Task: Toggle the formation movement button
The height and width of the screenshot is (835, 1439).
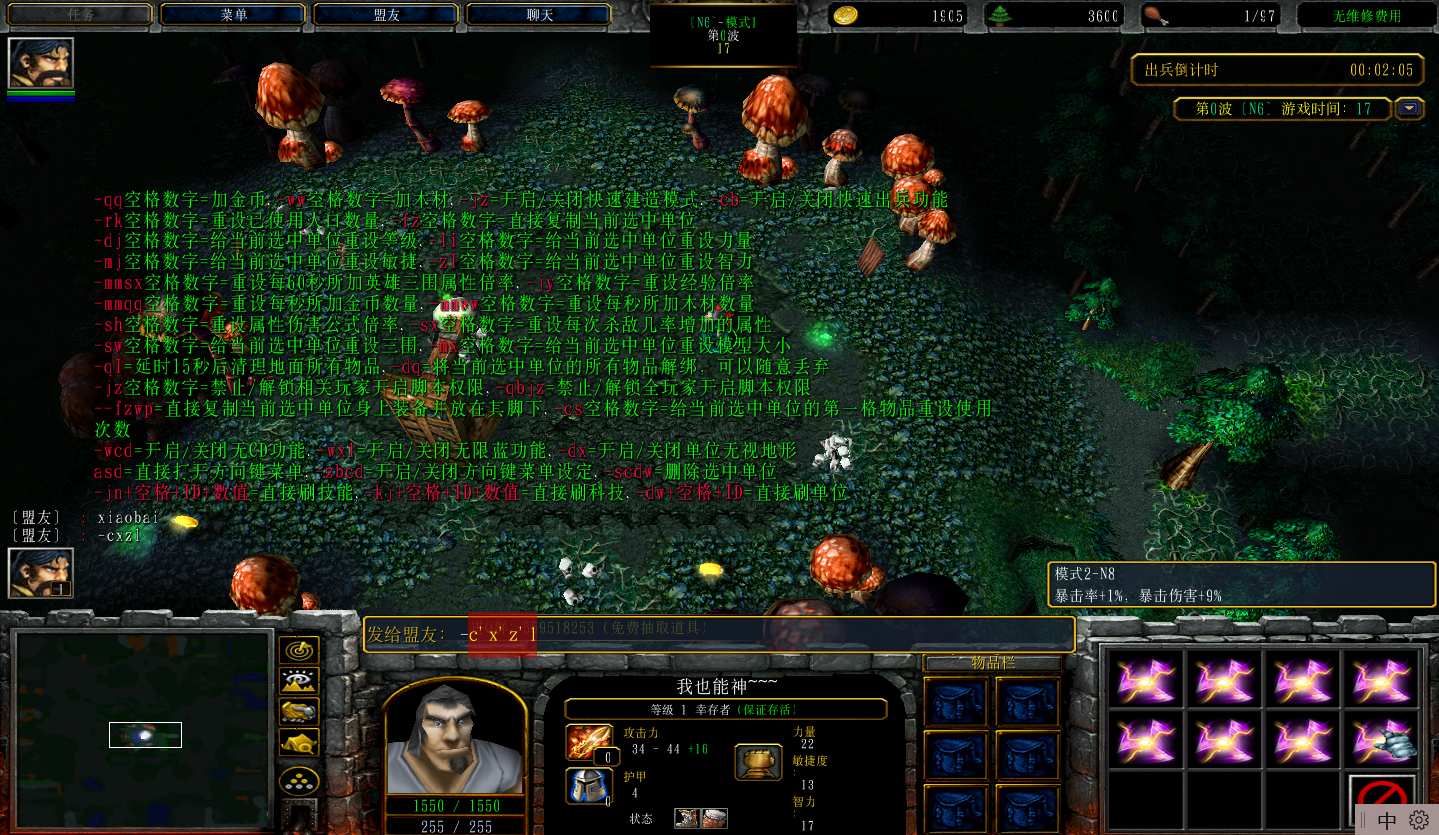Action: (x=299, y=781)
